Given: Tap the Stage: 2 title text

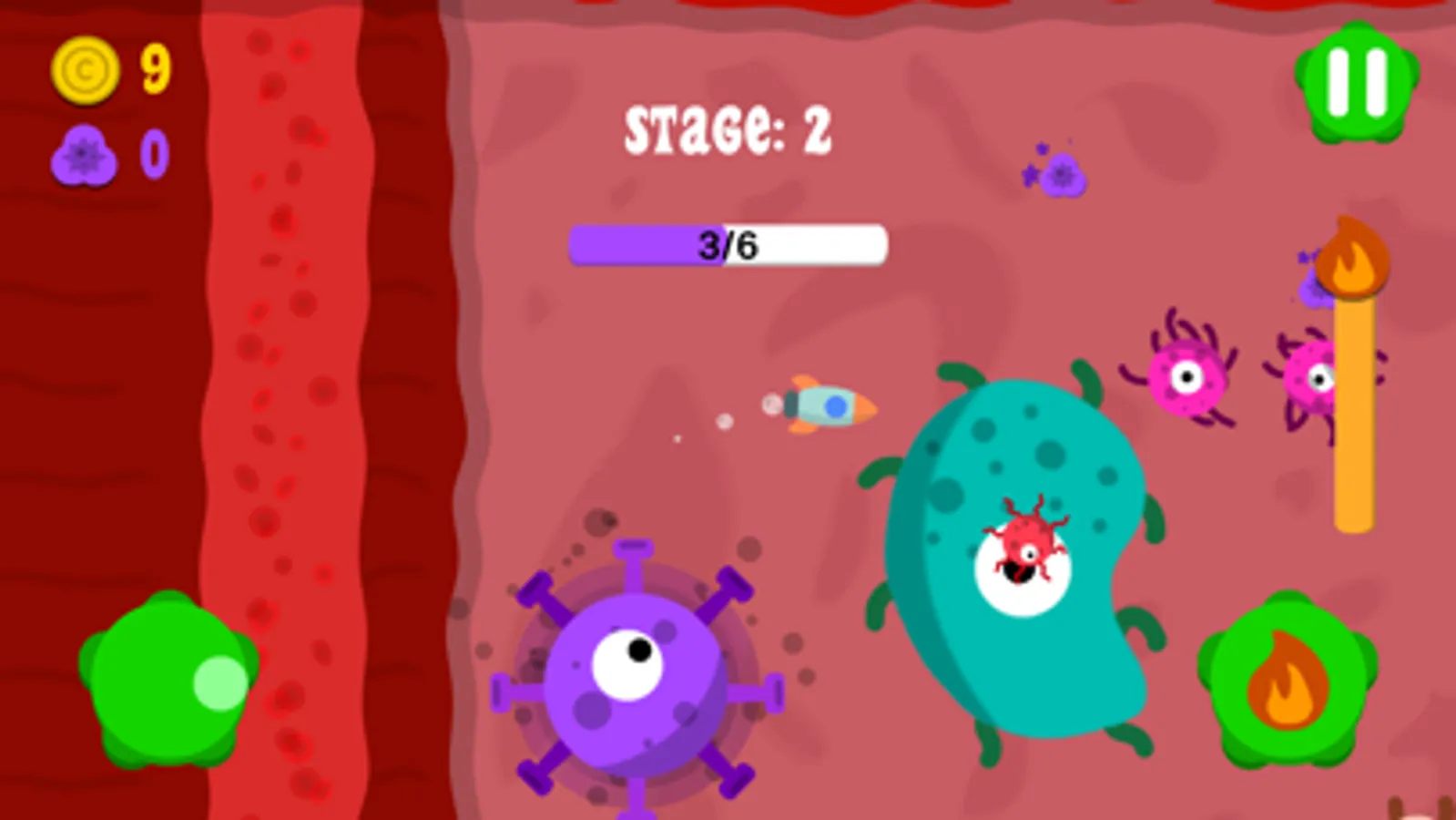Looking at the screenshot, I should tap(728, 128).
